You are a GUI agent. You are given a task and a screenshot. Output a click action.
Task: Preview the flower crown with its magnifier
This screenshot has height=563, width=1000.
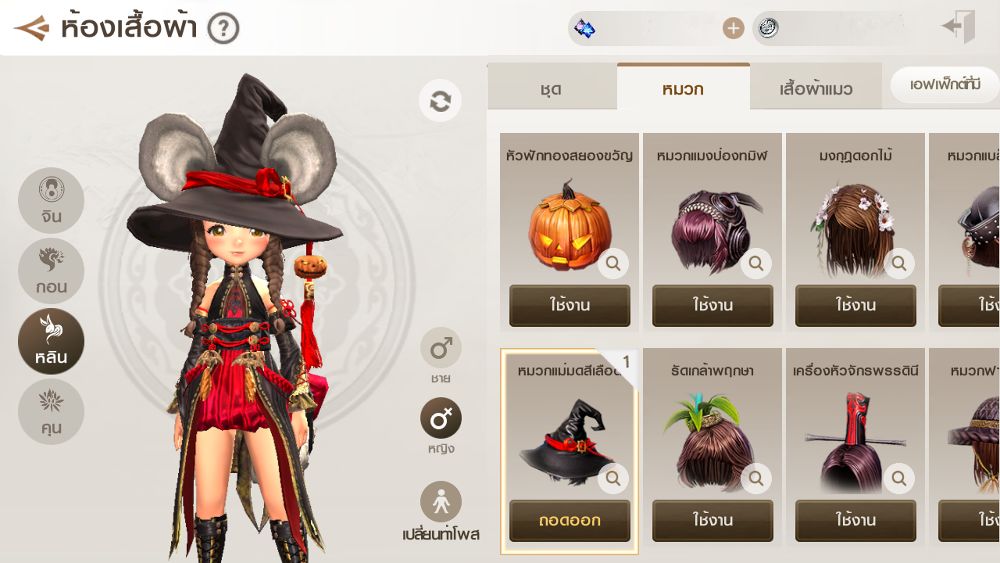899,264
